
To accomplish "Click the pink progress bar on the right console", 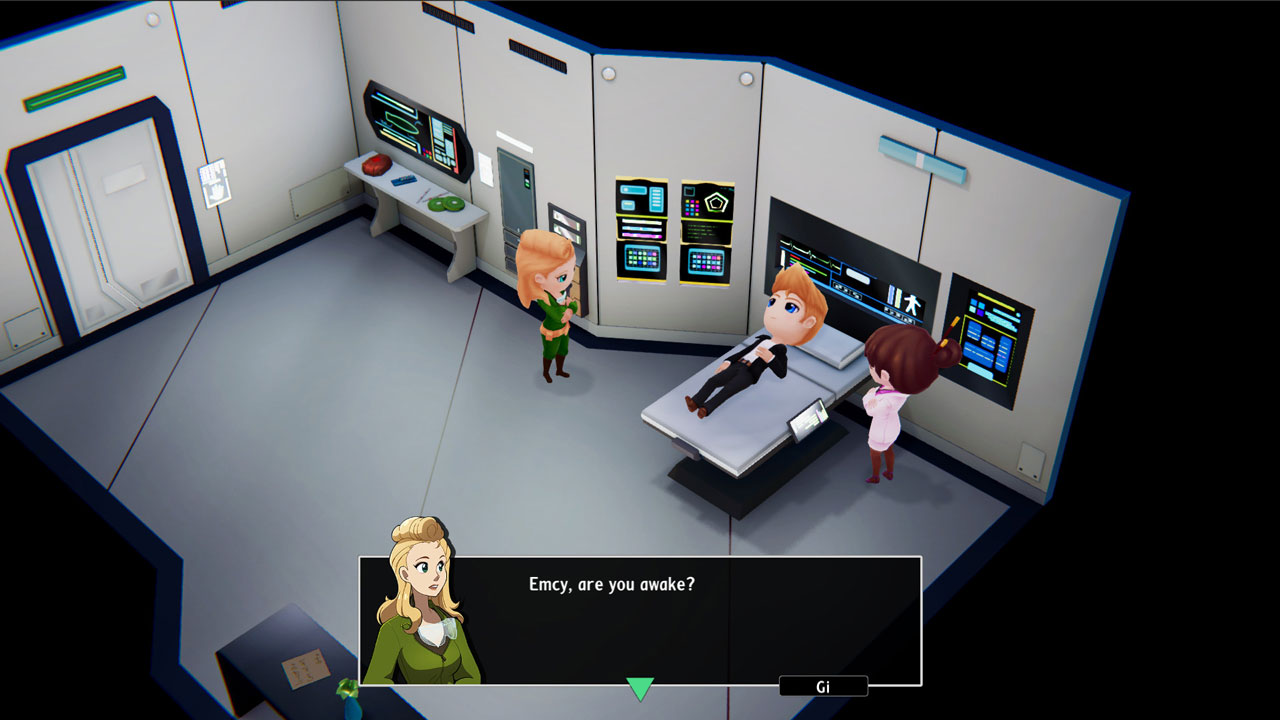I will 1000,357.
